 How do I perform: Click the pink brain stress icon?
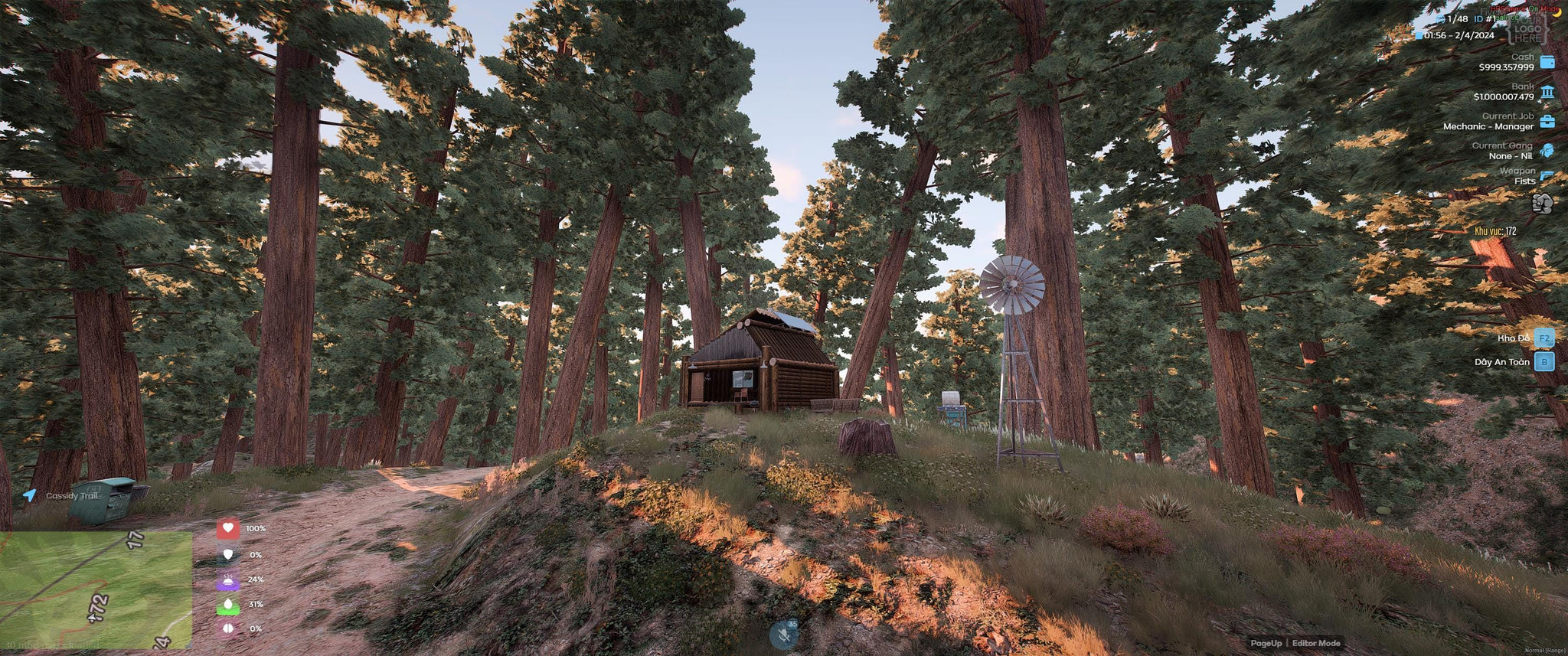click(228, 629)
